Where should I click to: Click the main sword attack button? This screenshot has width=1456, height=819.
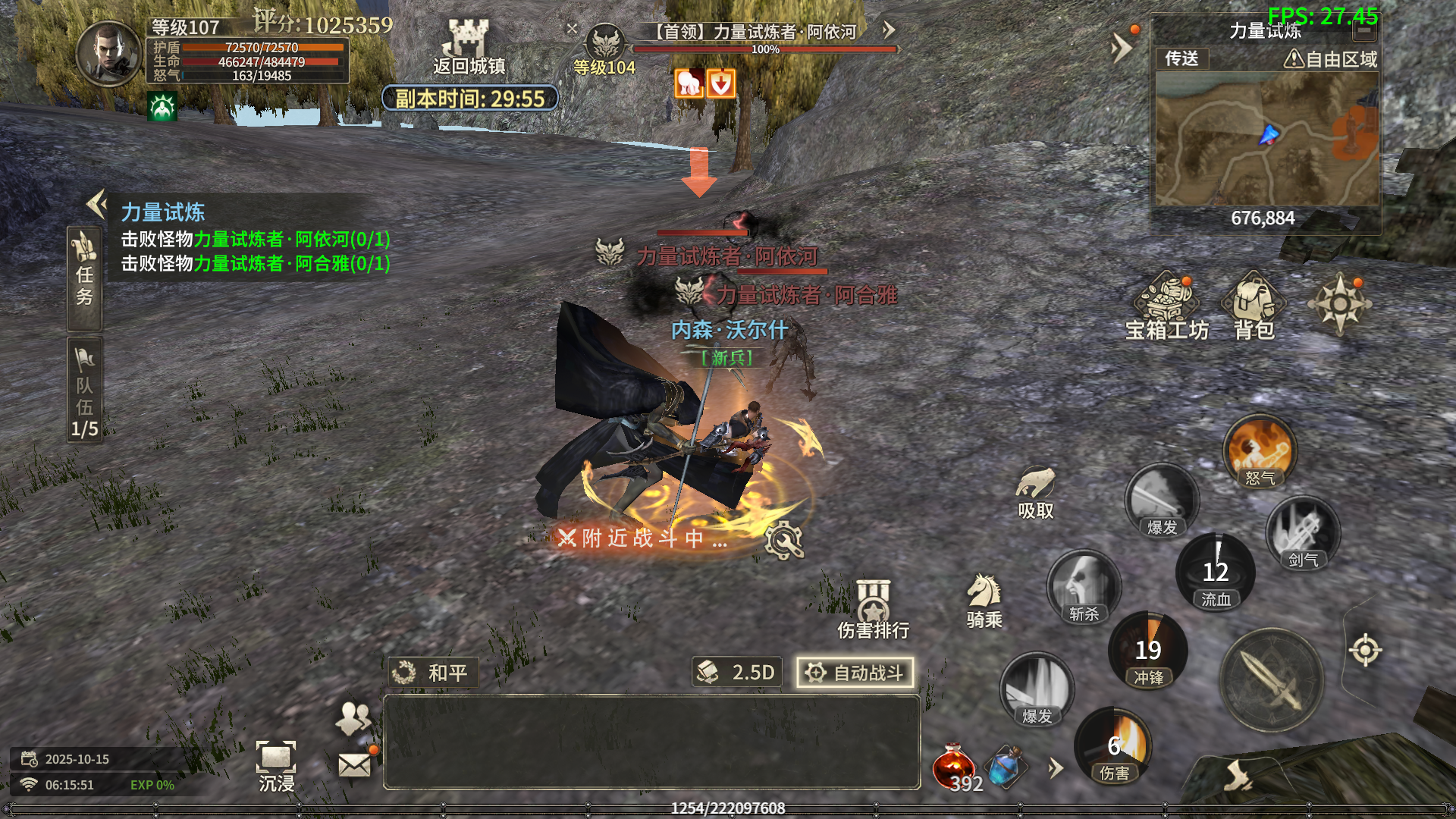click(x=1272, y=680)
